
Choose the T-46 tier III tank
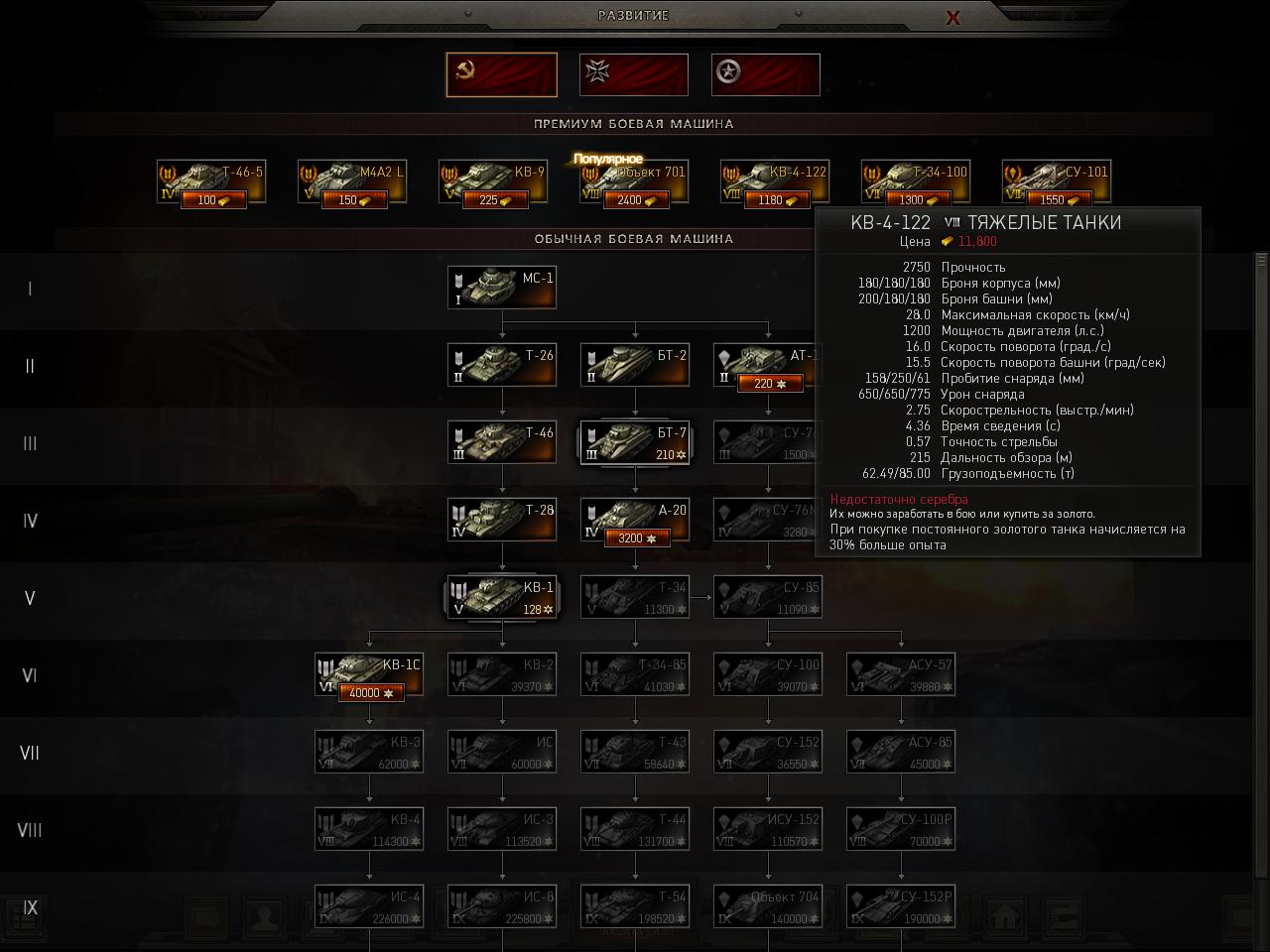coord(501,442)
